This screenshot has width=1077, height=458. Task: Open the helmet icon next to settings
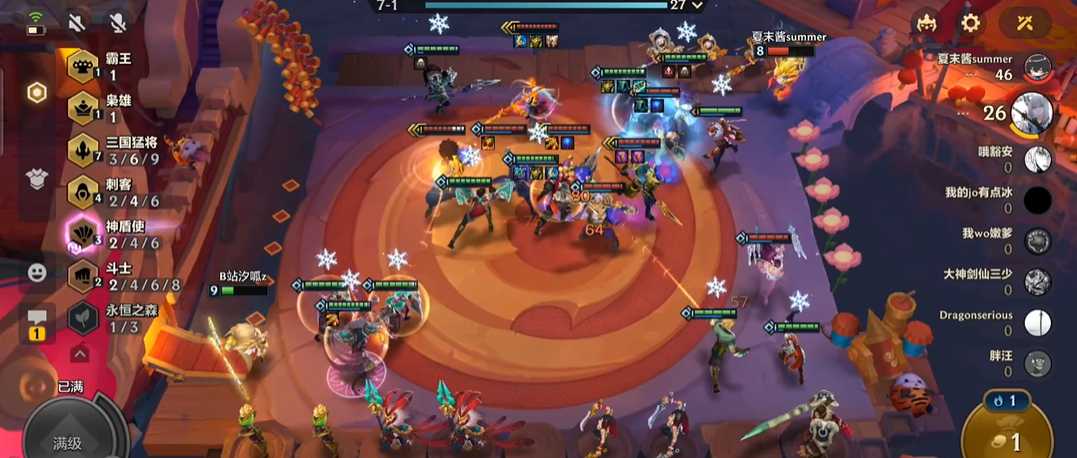tap(926, 23)
